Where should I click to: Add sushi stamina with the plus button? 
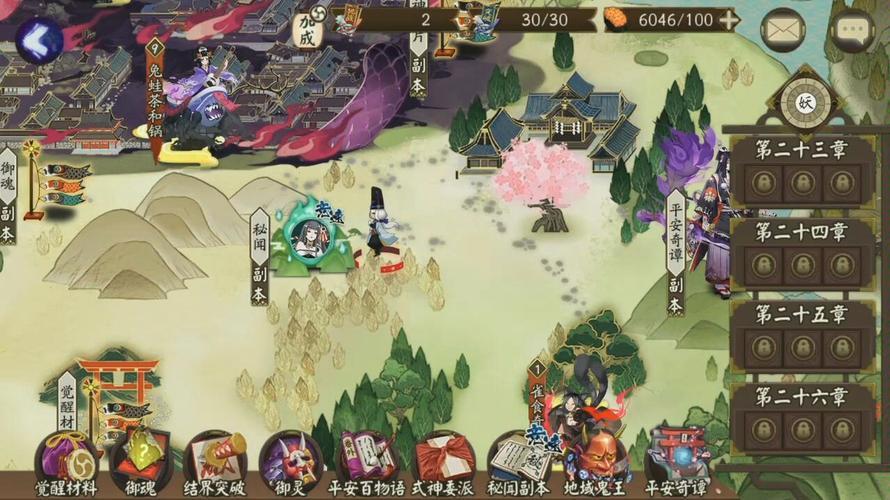tap(729, 19)
